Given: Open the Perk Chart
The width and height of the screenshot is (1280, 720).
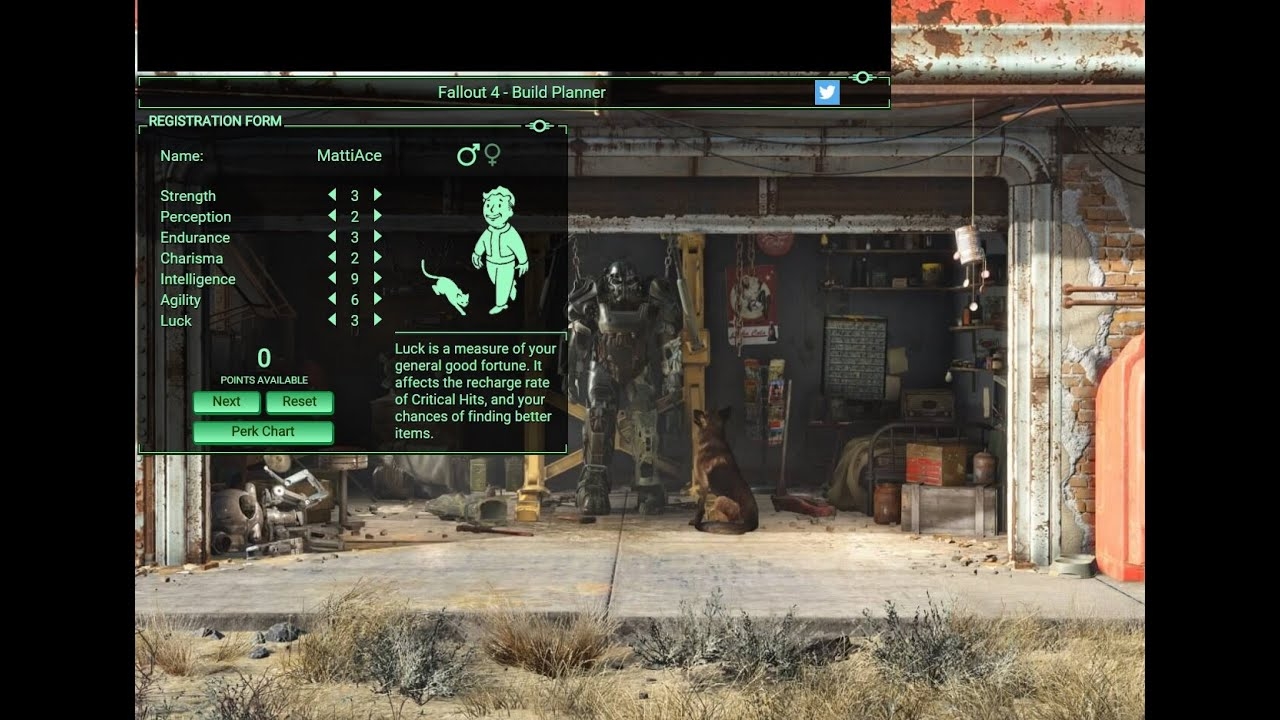Looking at the screenshot, I should pos(262,431).
